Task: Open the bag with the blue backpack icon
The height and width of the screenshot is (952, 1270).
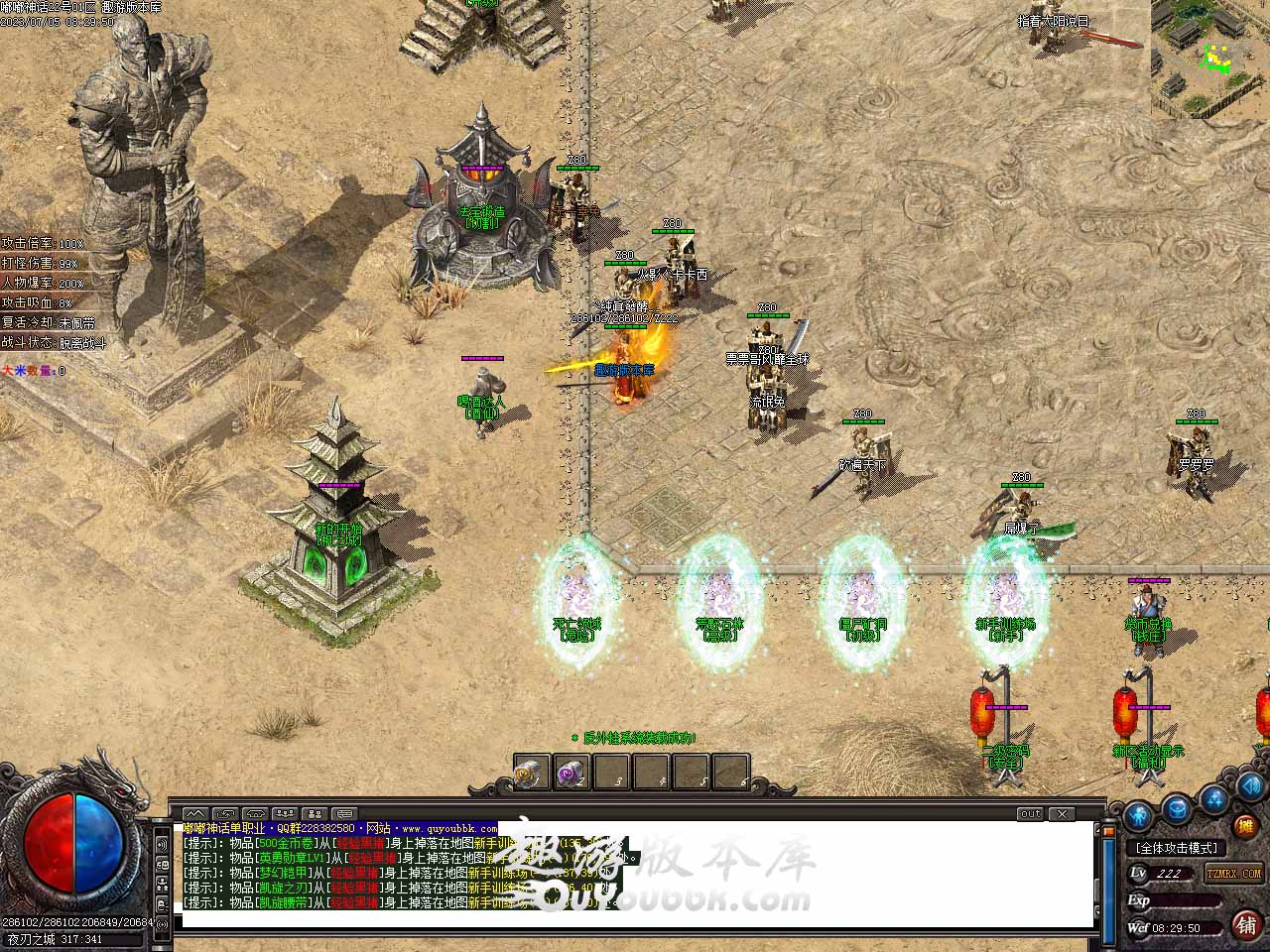Action: click(1177, 809)
